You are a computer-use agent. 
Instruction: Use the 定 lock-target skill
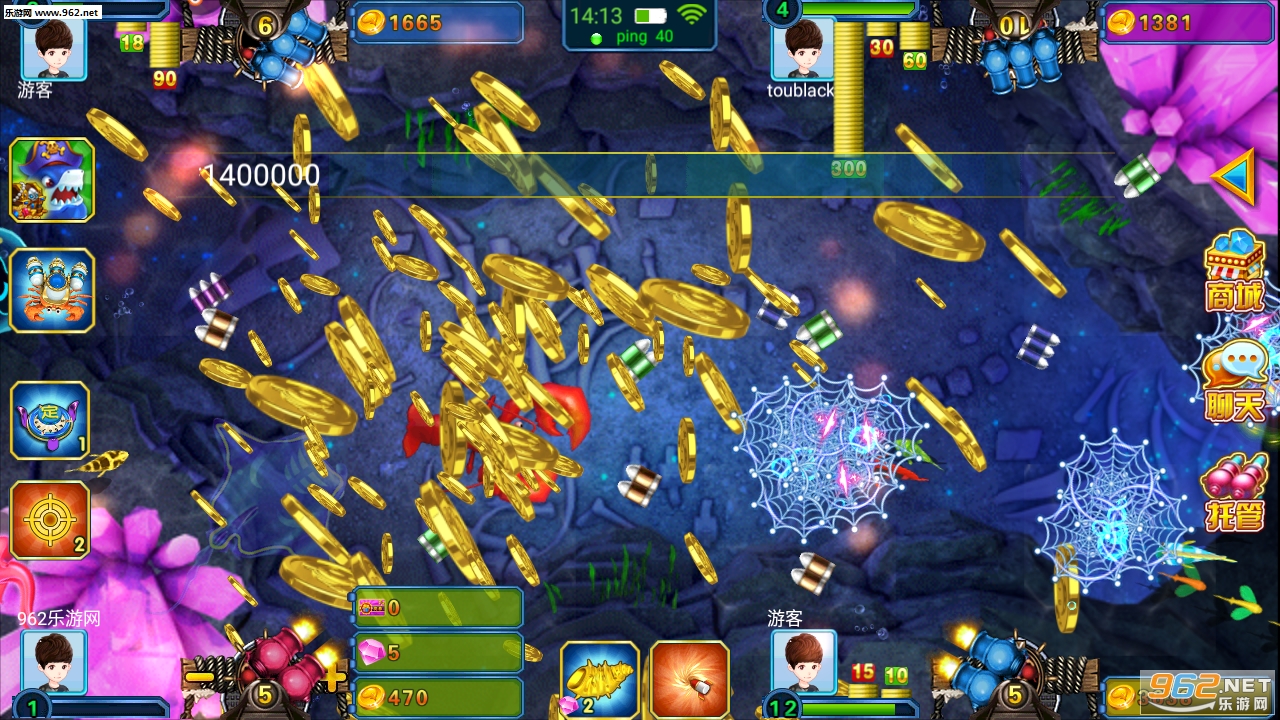pos(51,420)
